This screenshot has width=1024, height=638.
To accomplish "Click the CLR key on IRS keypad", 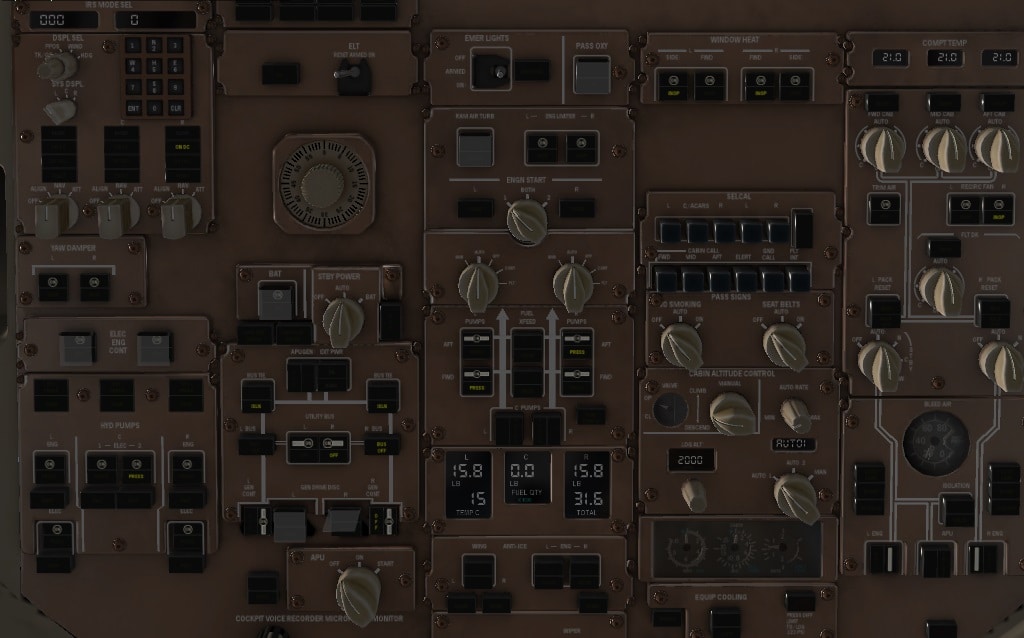I will coord(176,107).
